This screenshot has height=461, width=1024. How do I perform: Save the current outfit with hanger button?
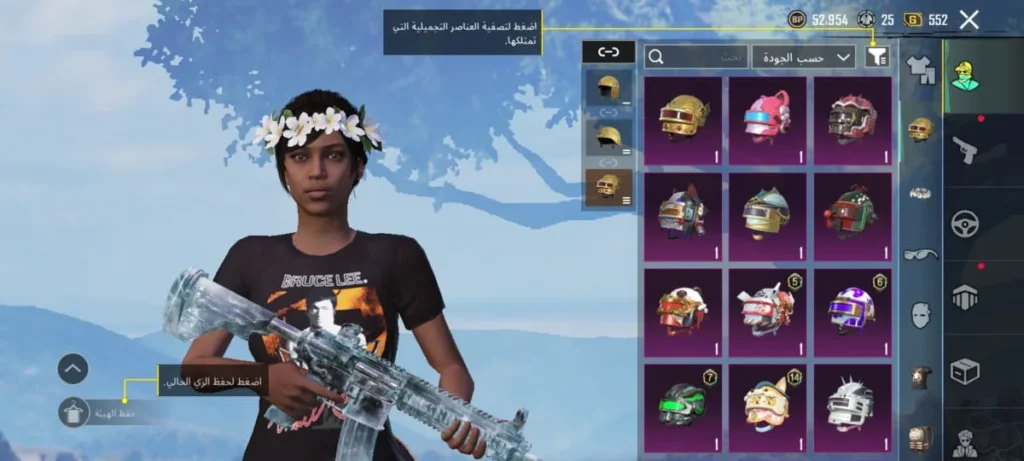pos(74,412)
